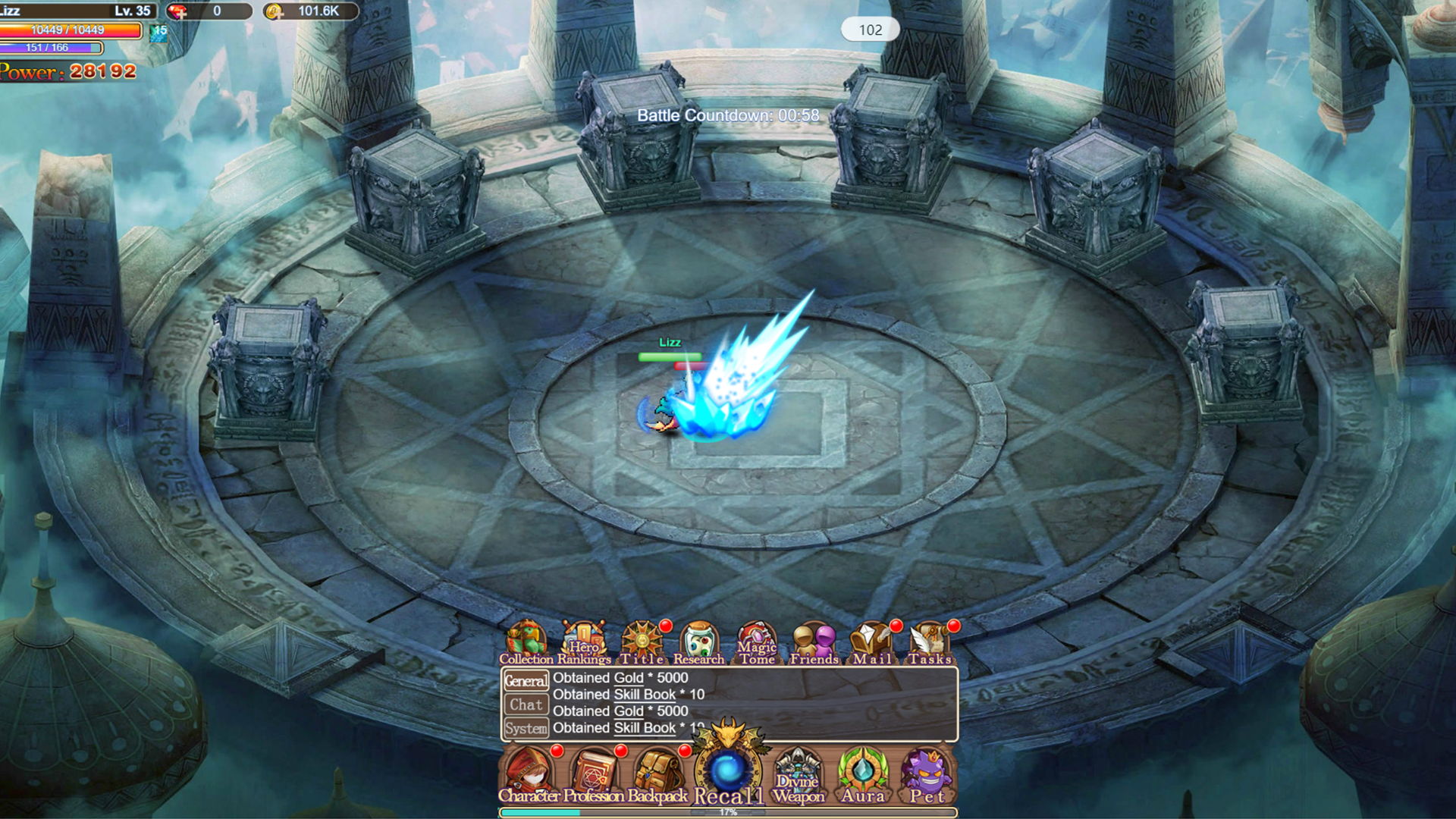Switch to the System chat tab
Screen dimensions: 1456x819
coord(526,728)
